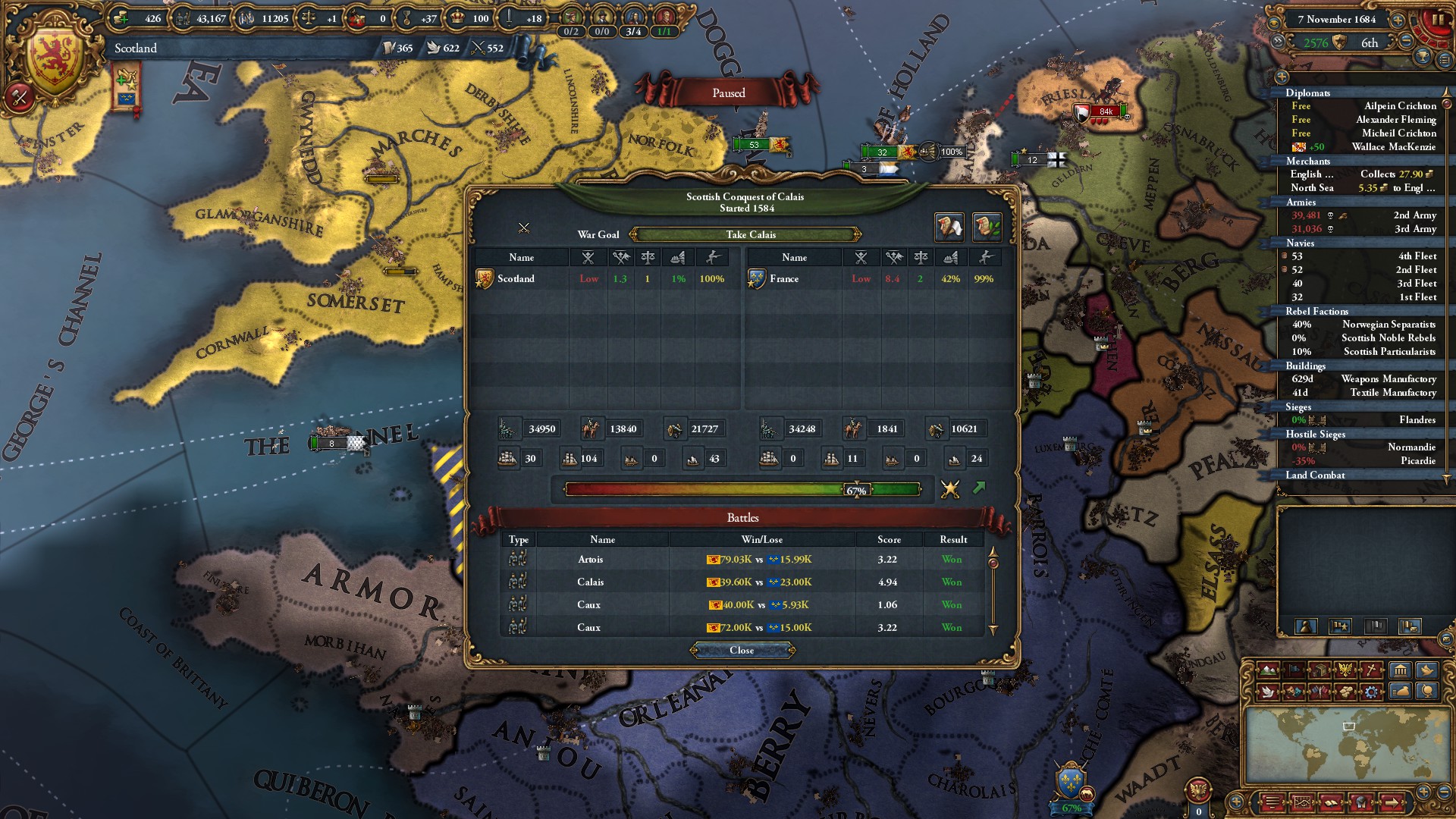Select diplomat Wallace MacKenzie in the sidebar
Image resolution: width=1456 pixels, height=819 pixels.
1394,147
